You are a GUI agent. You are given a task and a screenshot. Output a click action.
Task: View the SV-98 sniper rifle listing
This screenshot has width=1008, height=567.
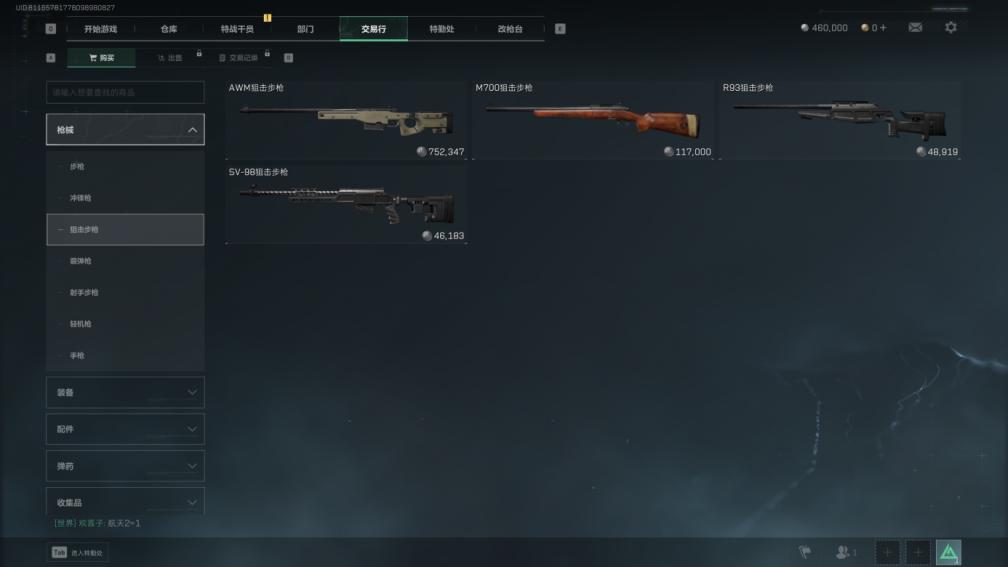coord(346,205)
